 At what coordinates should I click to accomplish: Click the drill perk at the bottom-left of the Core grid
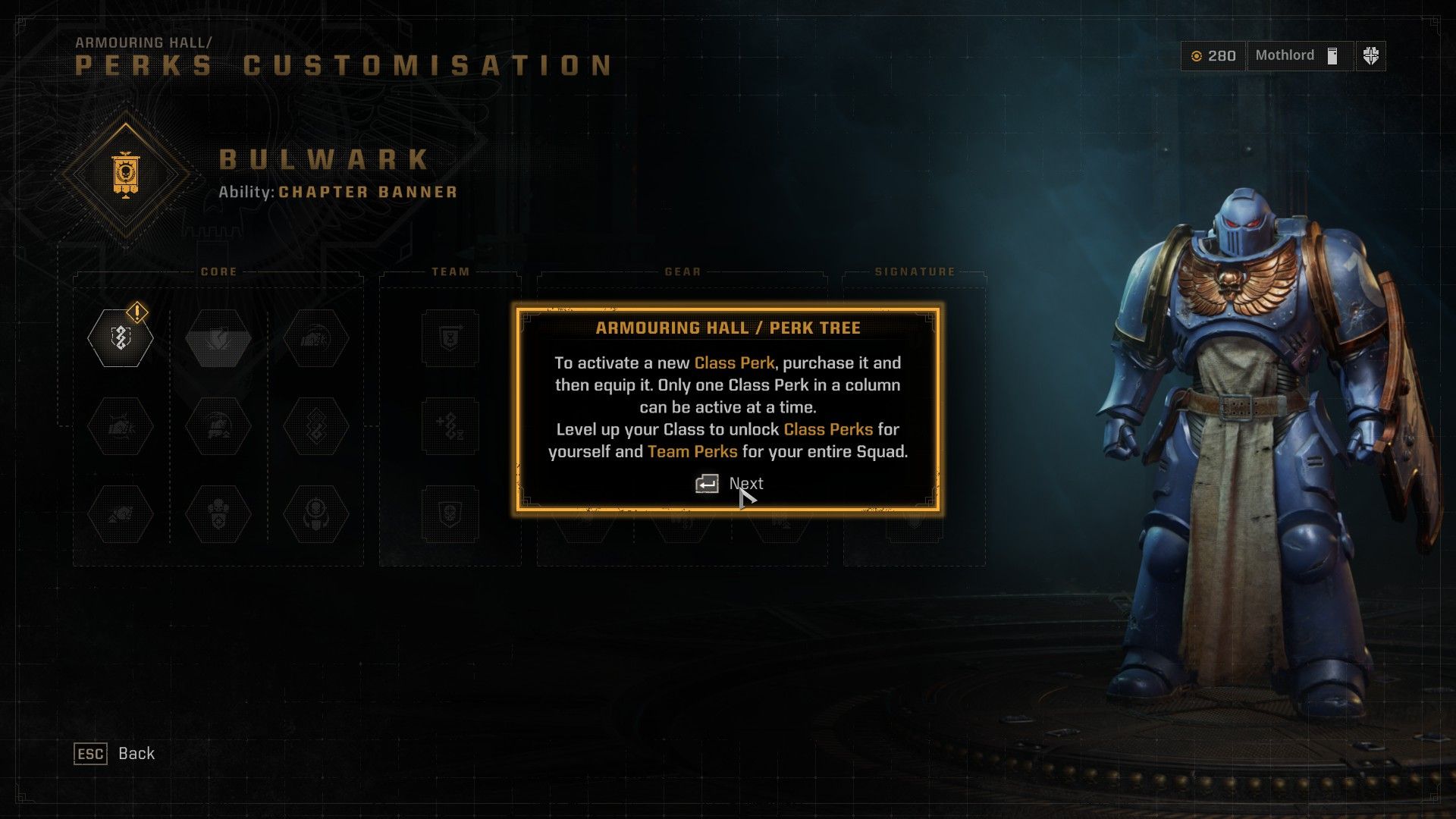click(120, 515)
